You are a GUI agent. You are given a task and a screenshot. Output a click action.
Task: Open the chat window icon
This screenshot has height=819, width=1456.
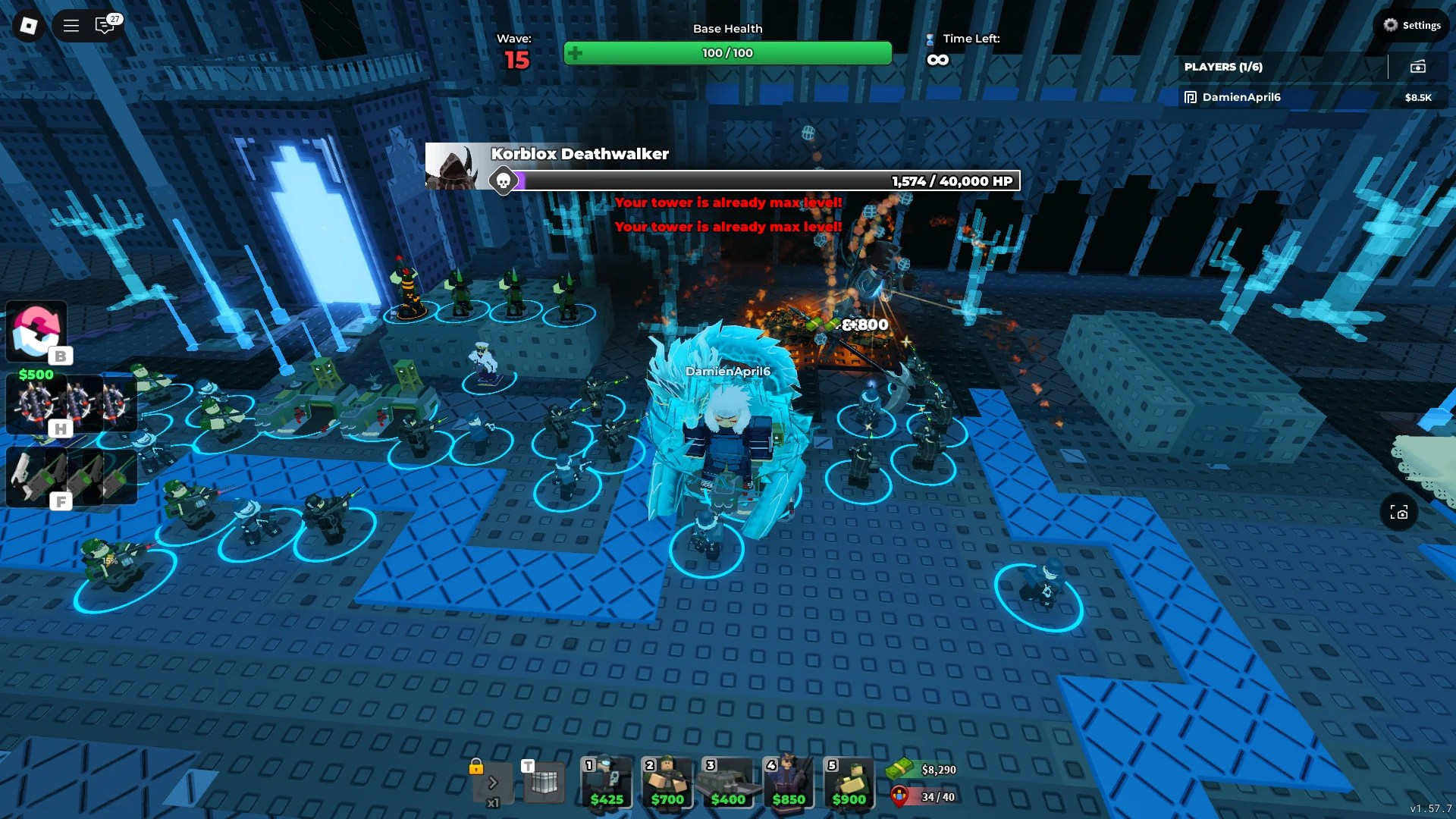click(105, 25)
